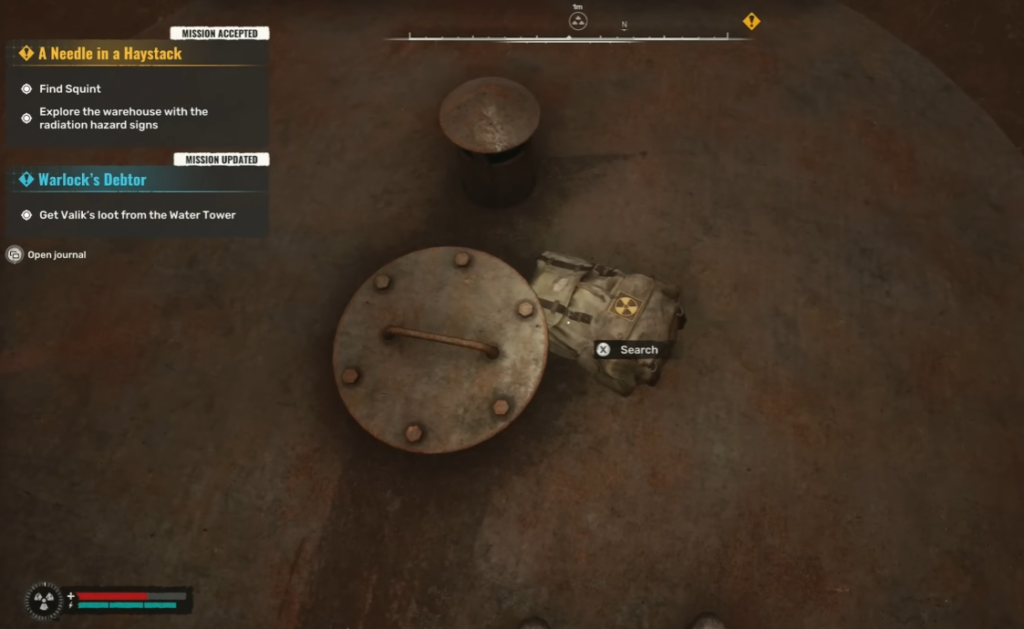Click the compass bar heading strip
Image resolution: width=1024 pixels, height=629 pixels.
pos(568,38)
